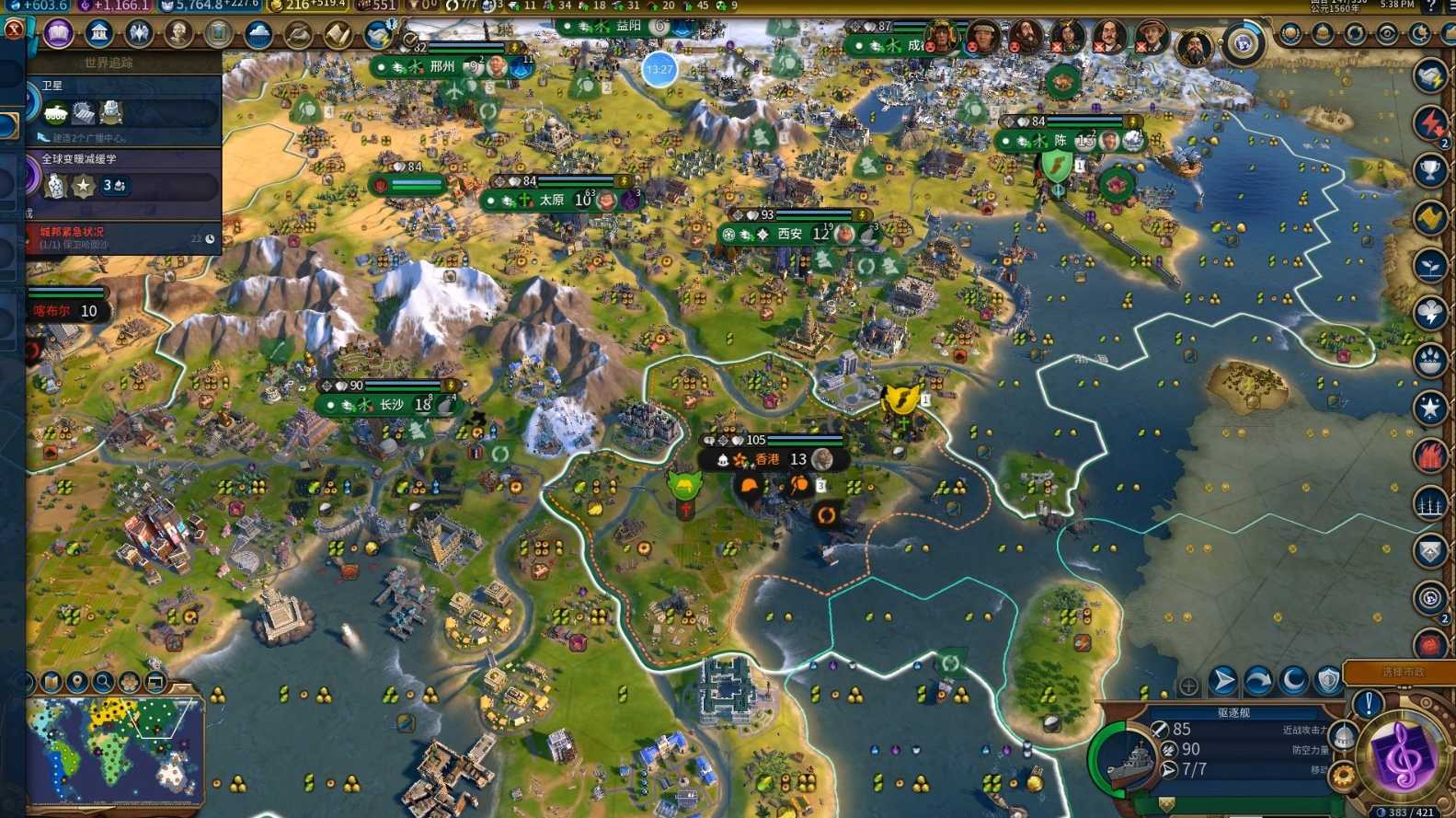
Task: Choose the destroyer's move-to action (arrowhead icon)
Action: 1222,682
